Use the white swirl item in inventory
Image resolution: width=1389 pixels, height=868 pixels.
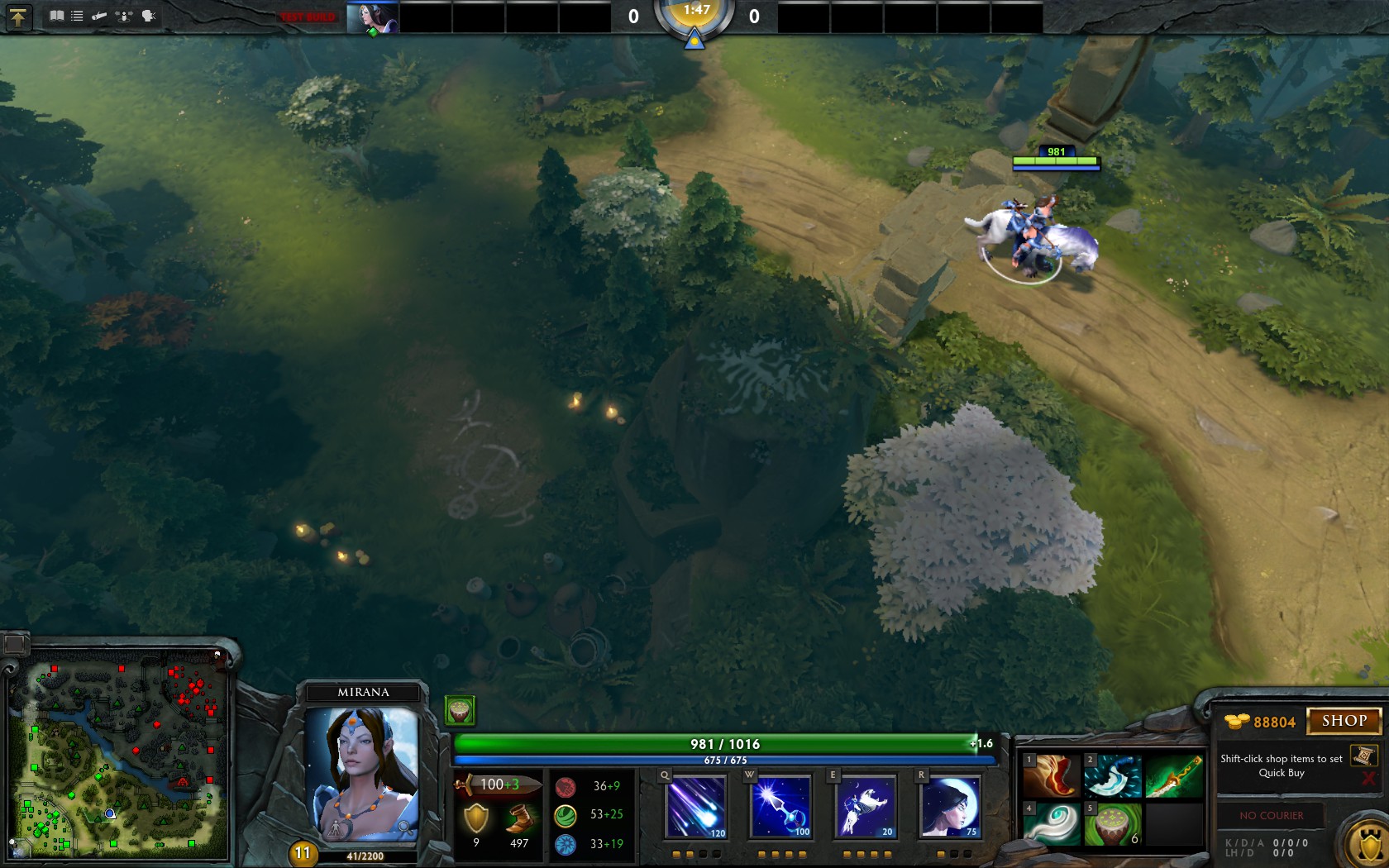(x=1052, y=824)
